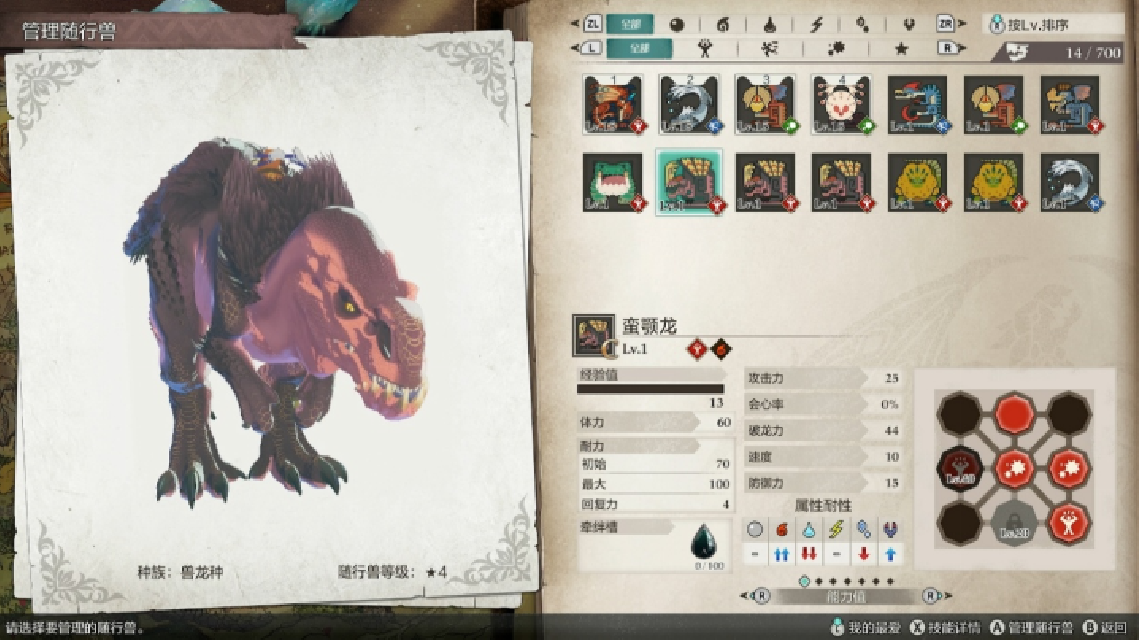
Task: Select the water element filter tab
Action: (x=769, y=24)
